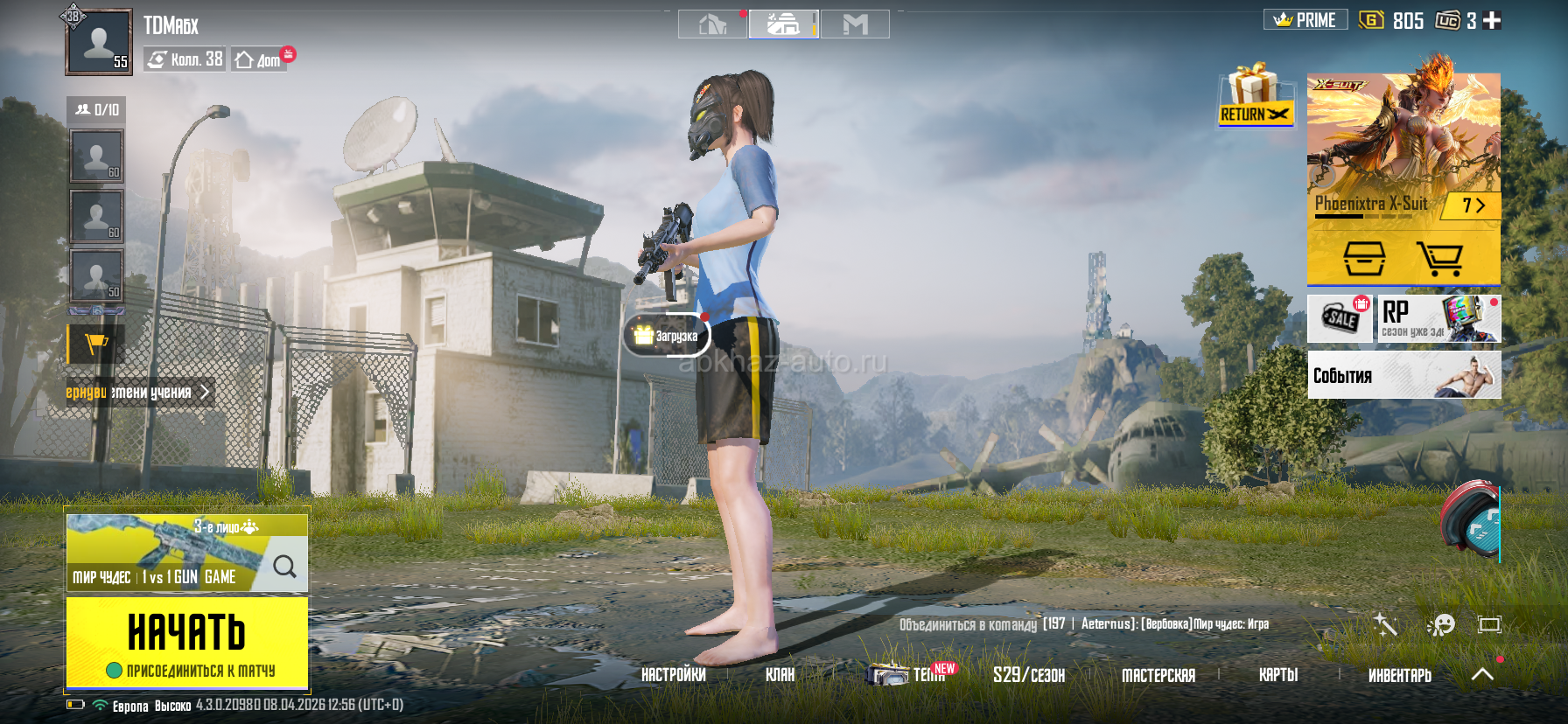1568x724 pixels.
Task: Open the RP season pass
Action: click(x=1438, y=318)
